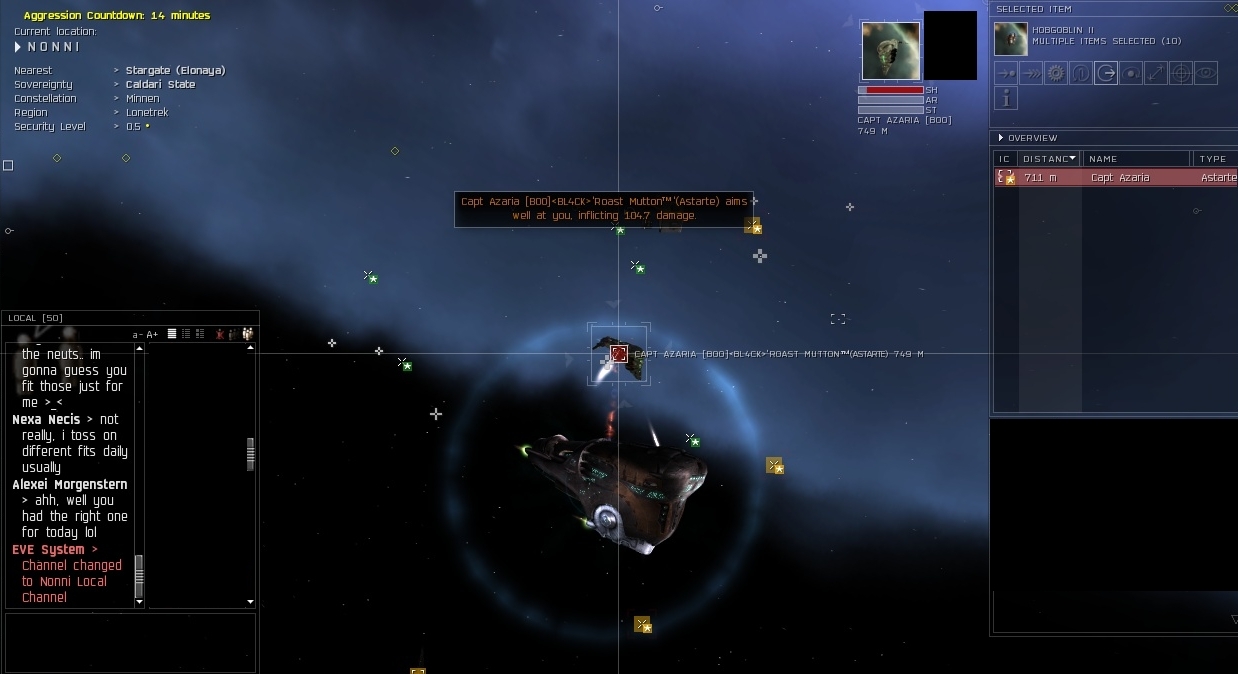Sort the Overview by the Name column
The image size is (1238, 674).
1135,159
